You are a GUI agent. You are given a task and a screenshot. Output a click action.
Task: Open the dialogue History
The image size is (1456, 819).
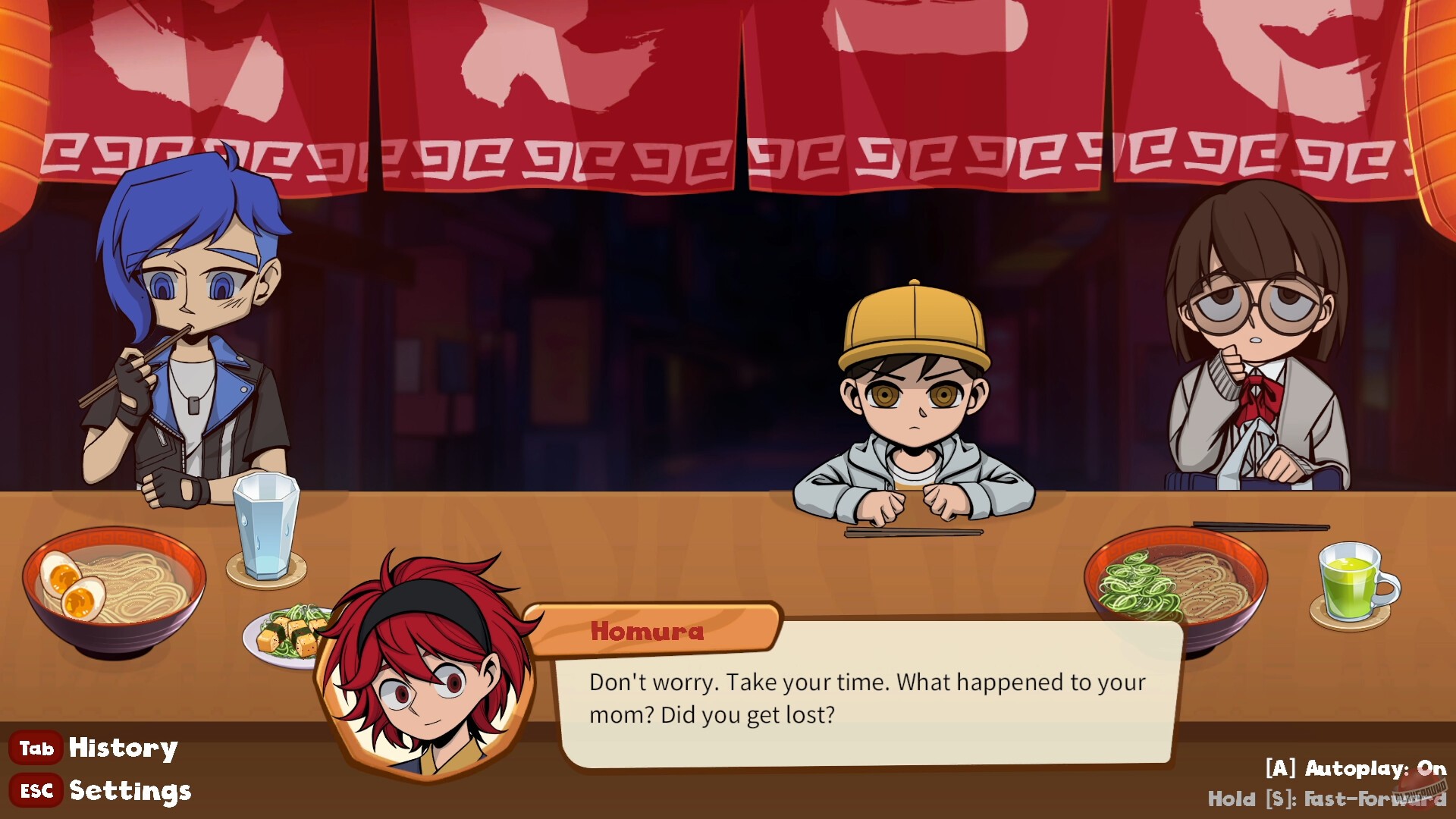(x=121, y=748)
